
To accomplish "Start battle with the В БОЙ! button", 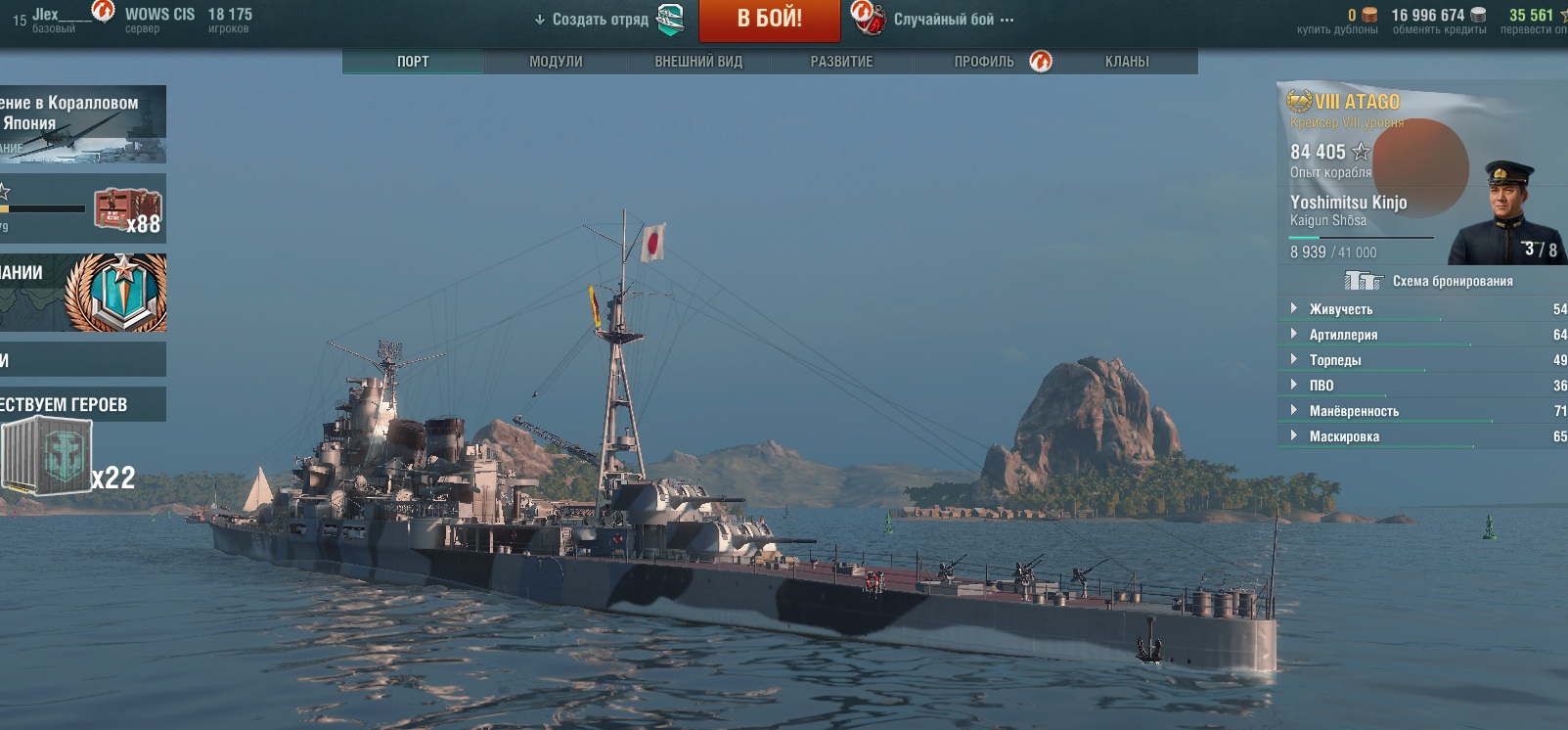I will coord(769,20).
